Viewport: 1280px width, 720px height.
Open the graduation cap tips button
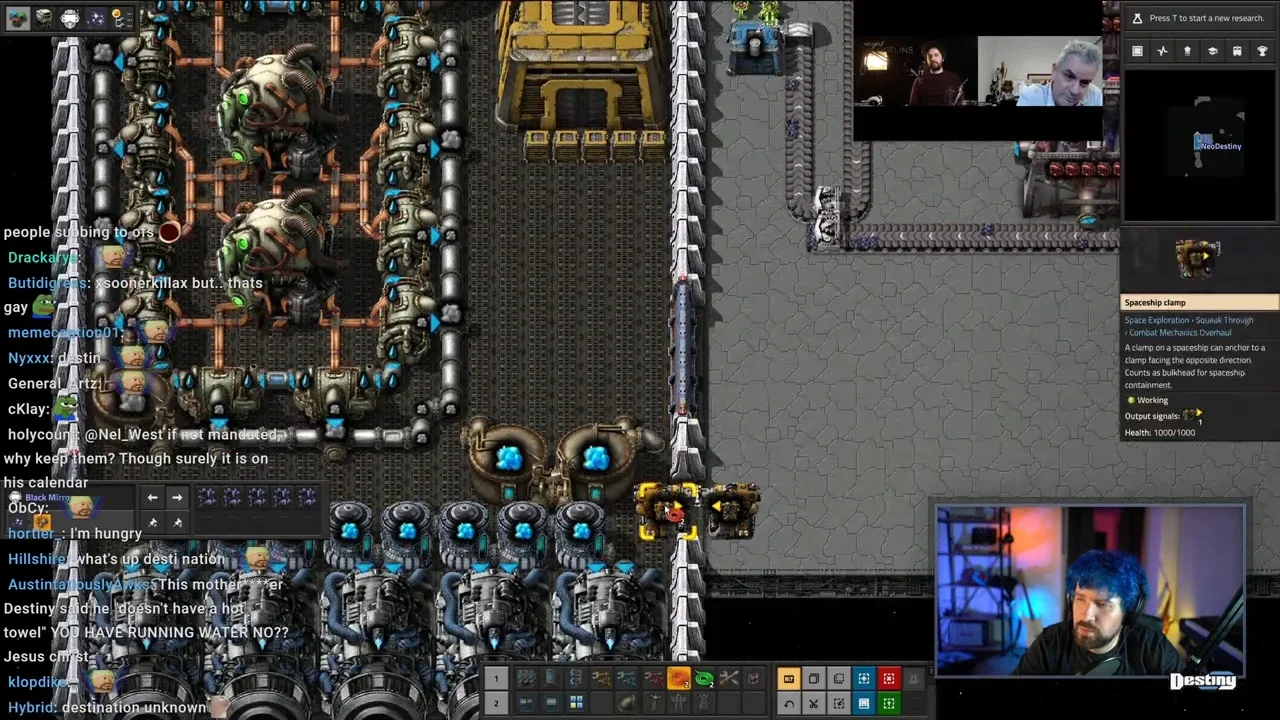1212,51
